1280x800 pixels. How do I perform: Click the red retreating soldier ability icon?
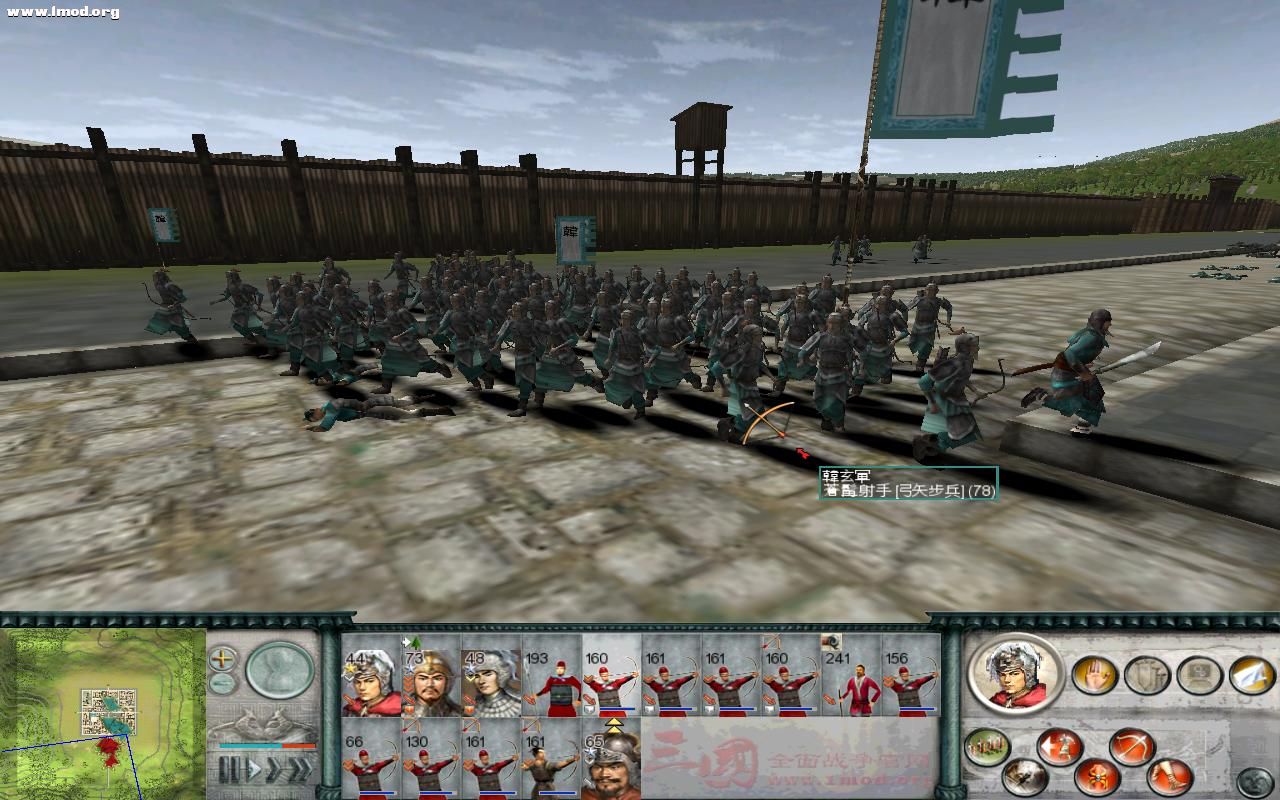pyautogui.click(x=1062, y=745)
